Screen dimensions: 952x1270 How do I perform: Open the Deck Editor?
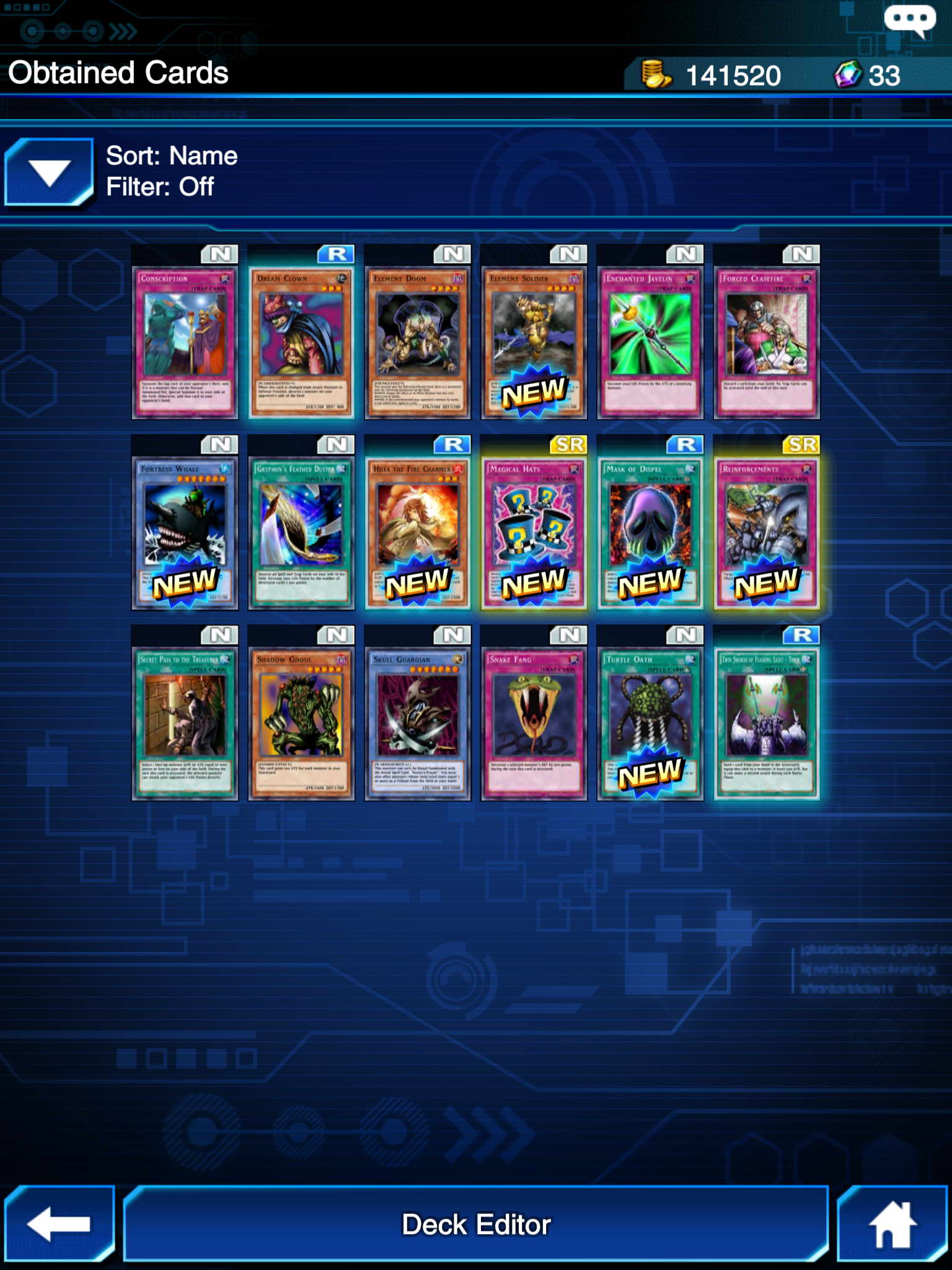coord(476,1224)
